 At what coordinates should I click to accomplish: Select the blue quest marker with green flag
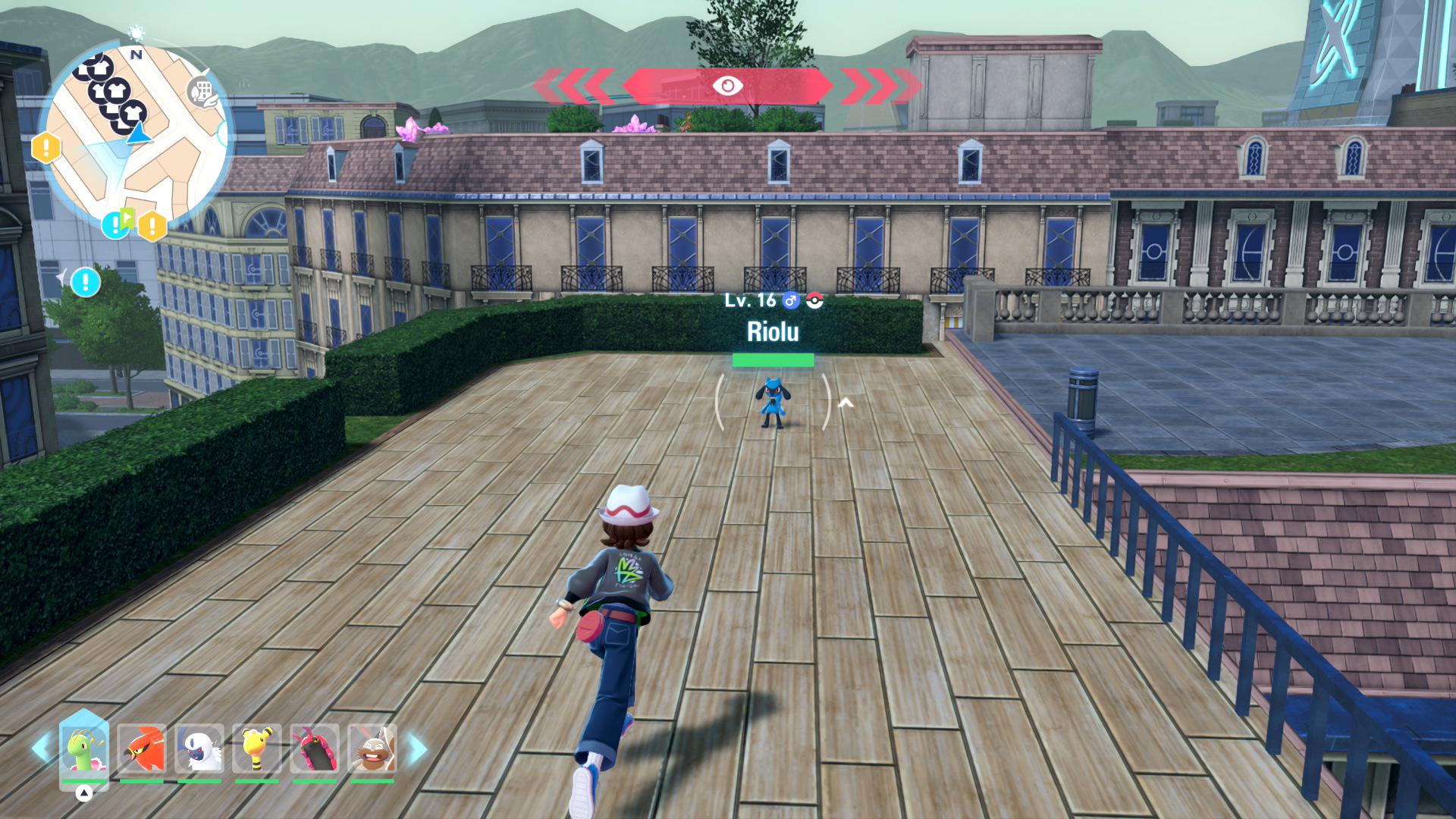pyautogui.click(x=118, y=223)
